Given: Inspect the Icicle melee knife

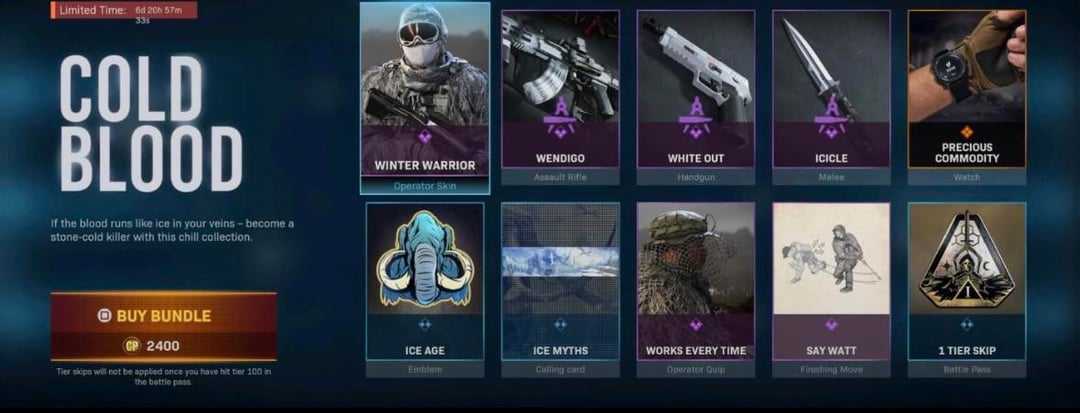Looking at the screenshot, I should (x=830, y=97).
